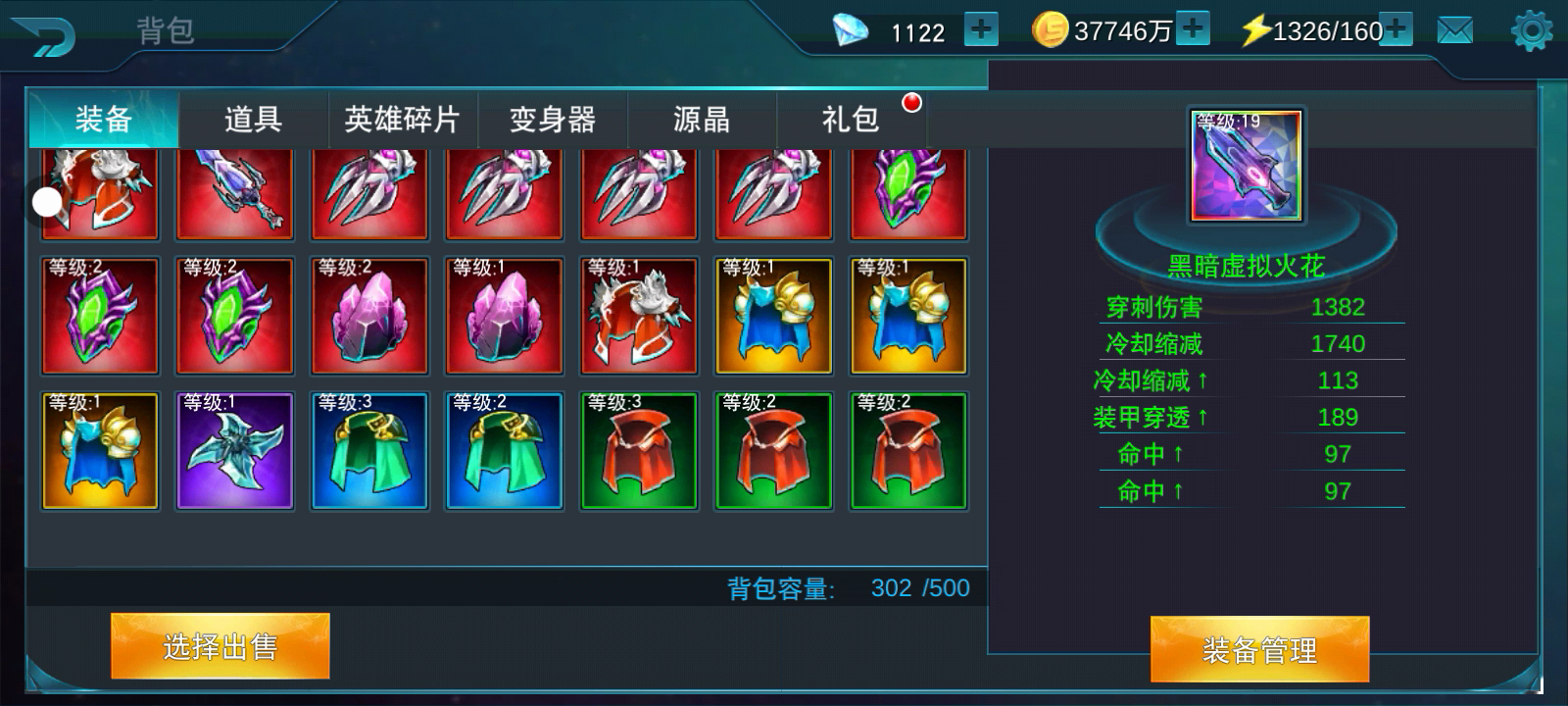Choose the level 3 green cape slot
This screenshot has height=706, width=1568.
[369, 451]
